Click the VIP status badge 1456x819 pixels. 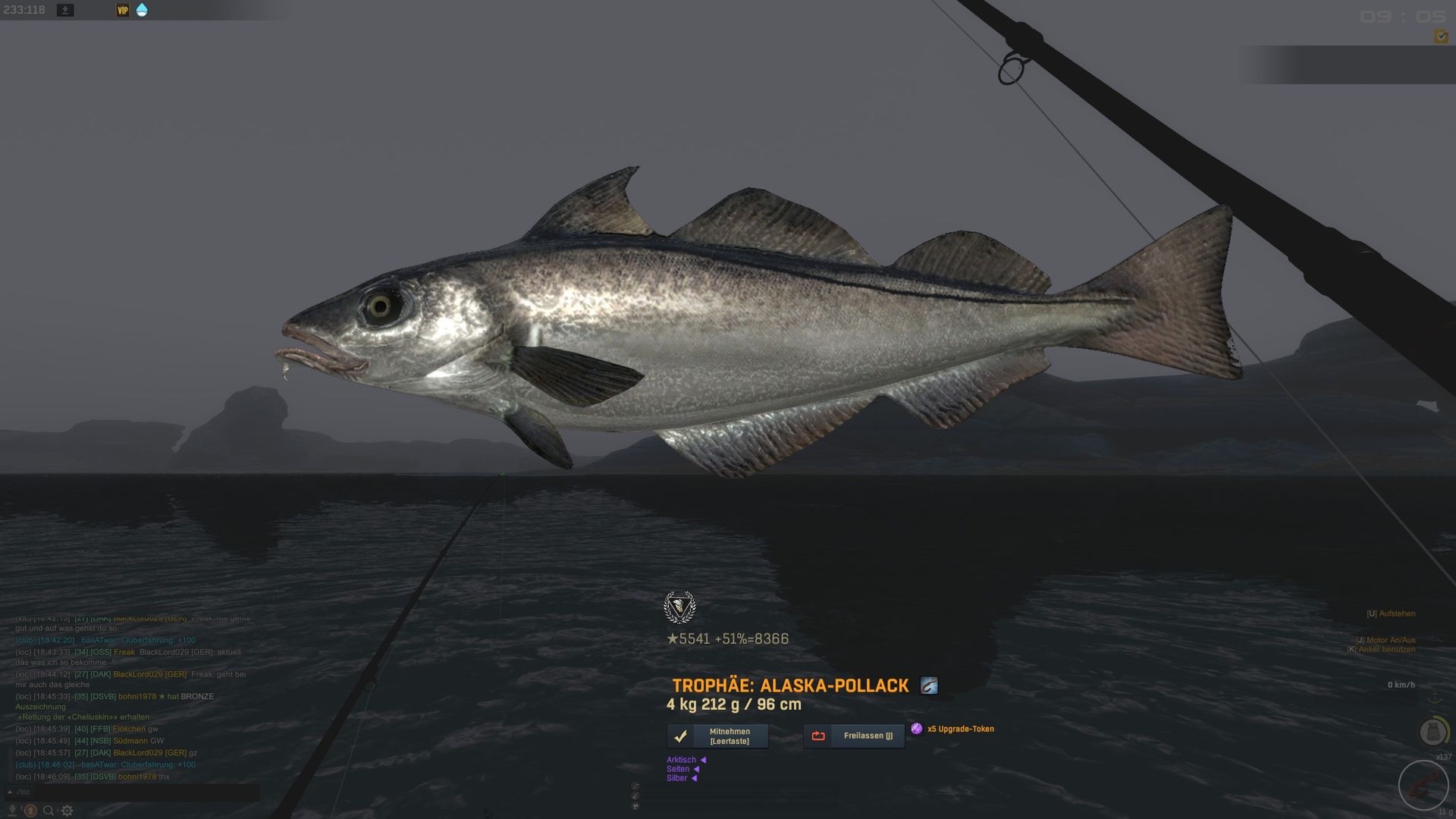point(122,10)
